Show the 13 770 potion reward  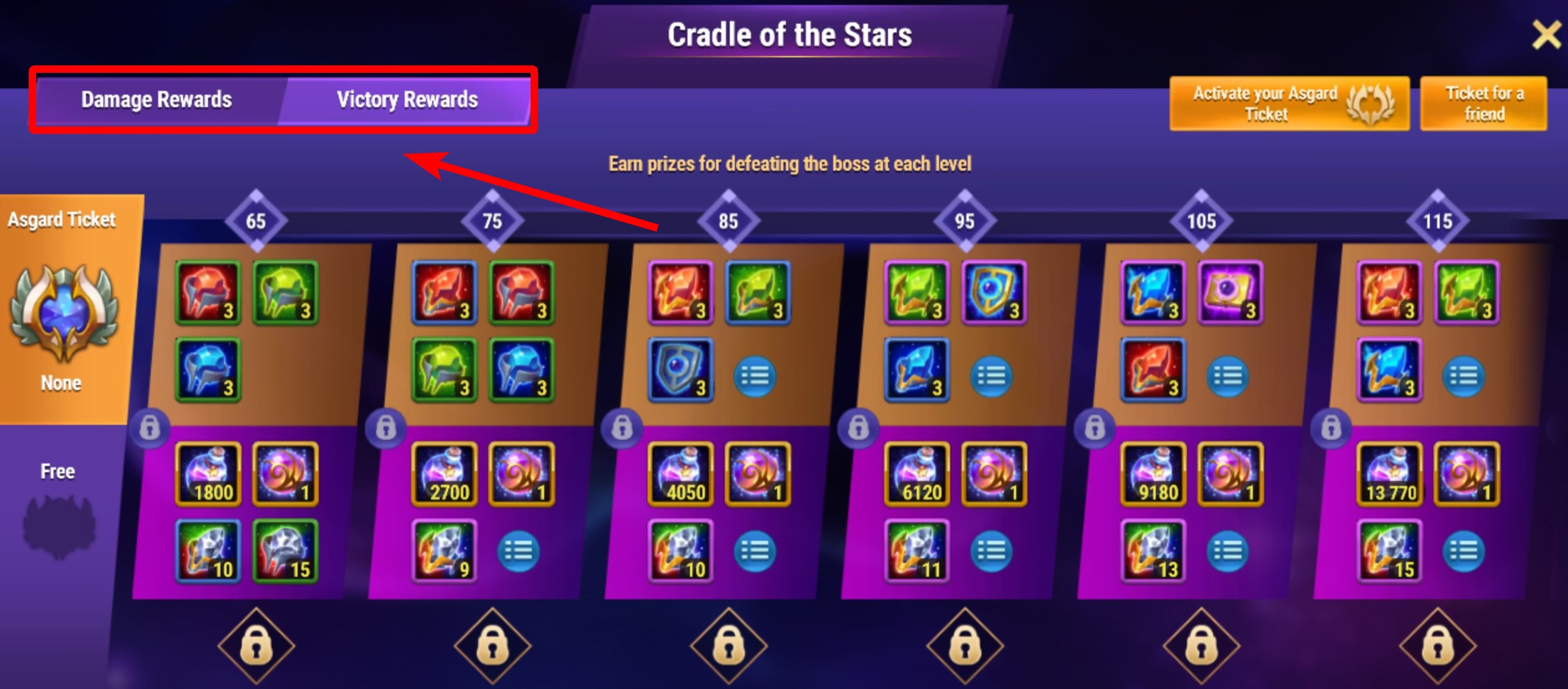tap(1390, 474)
